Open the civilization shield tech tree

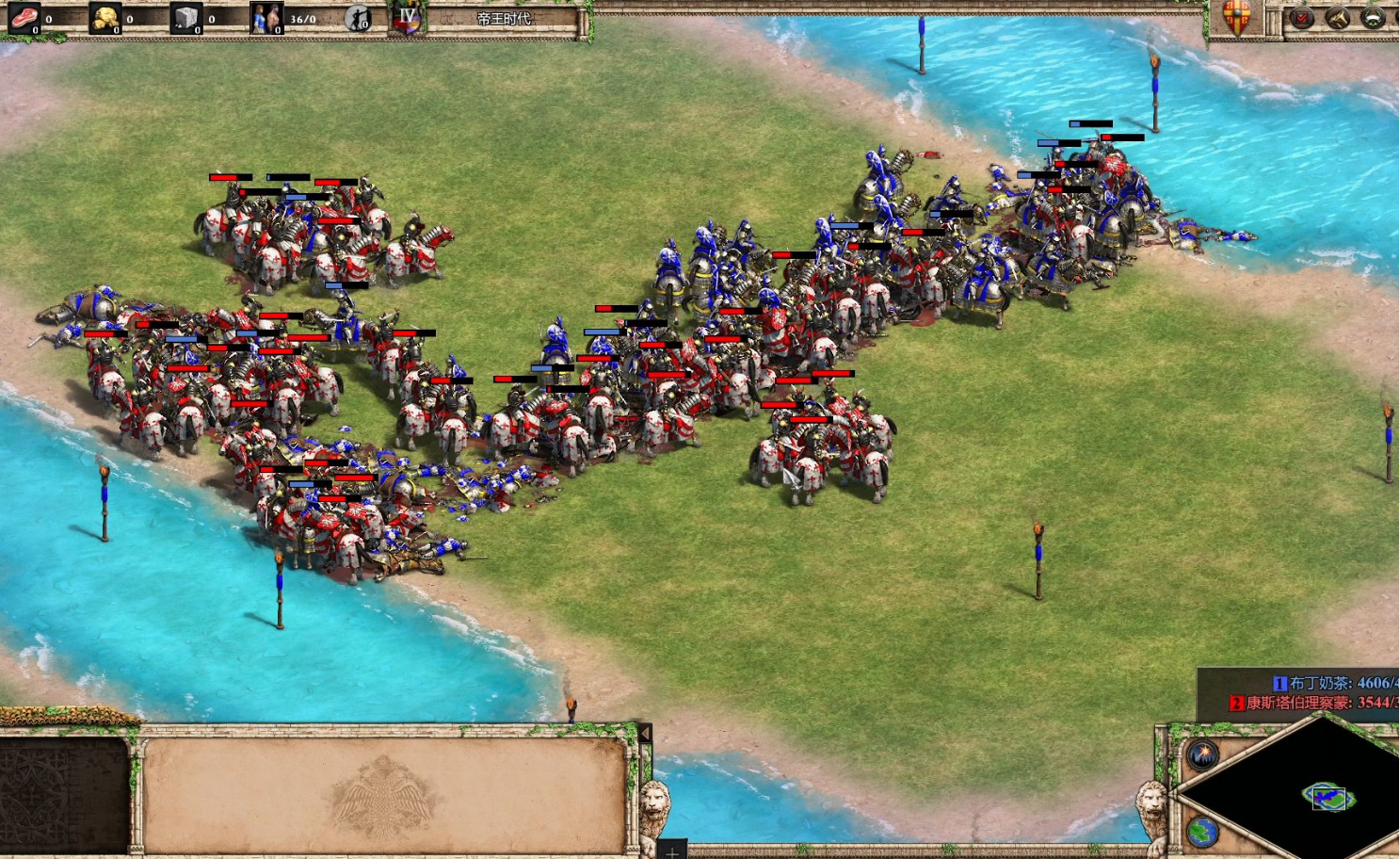[x=1236, y=17]
